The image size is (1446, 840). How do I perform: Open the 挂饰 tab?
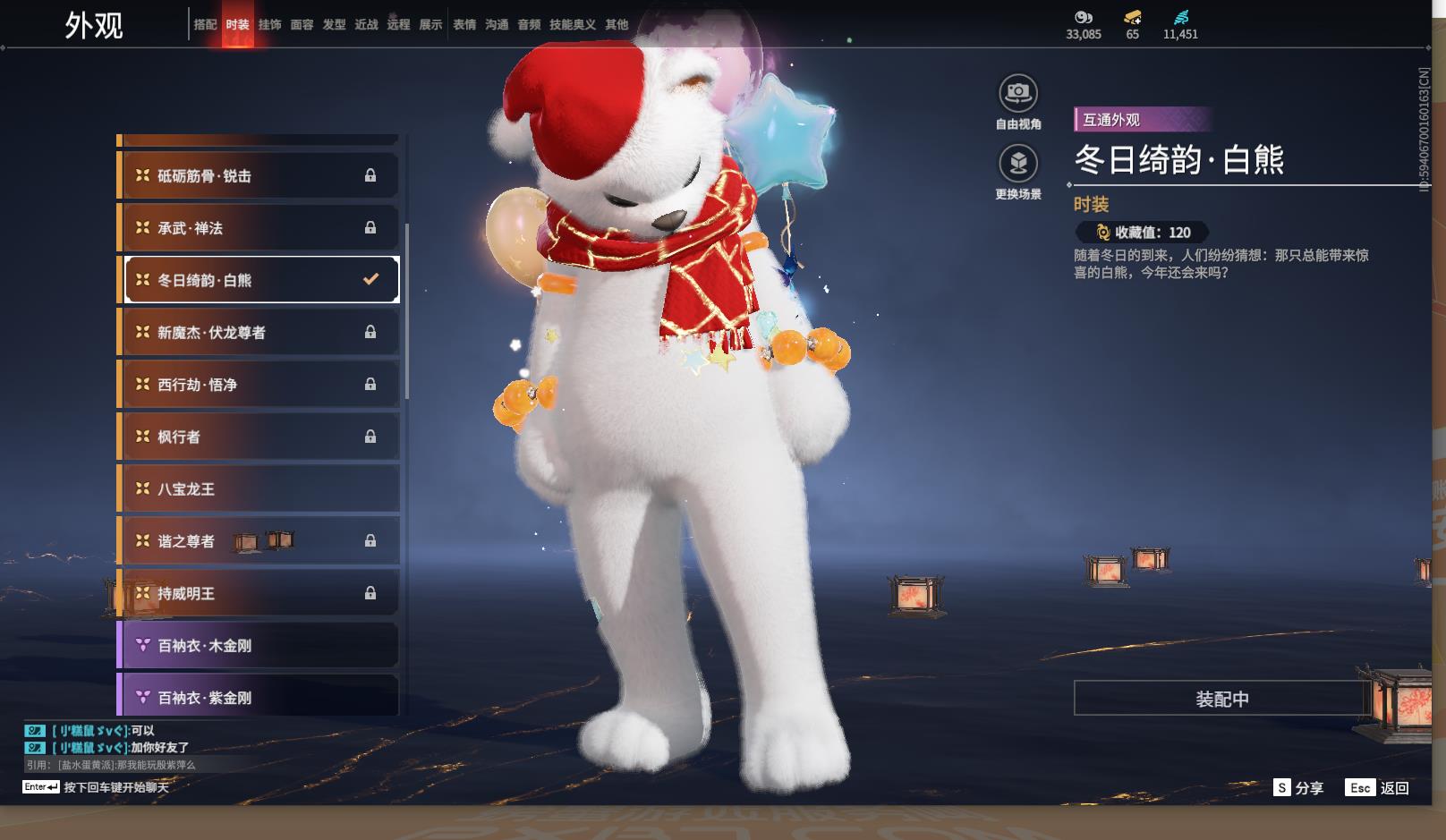click(269, 25)
